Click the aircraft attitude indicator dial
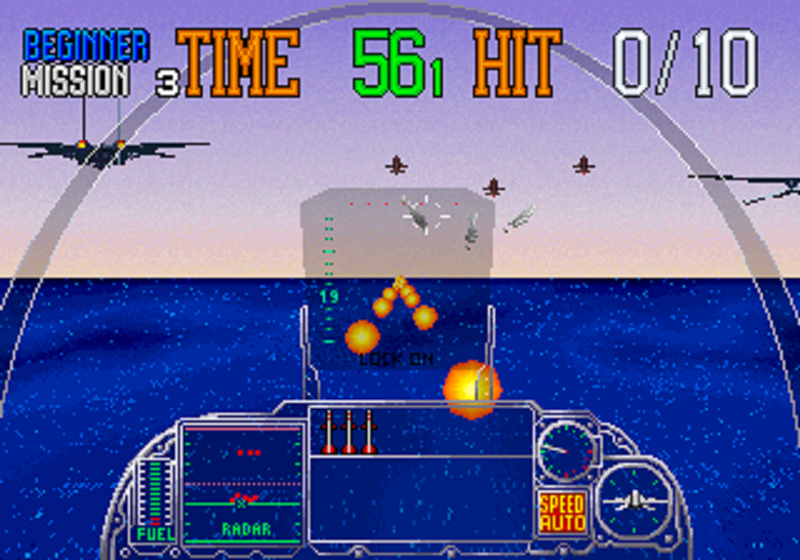 [634, 499]
